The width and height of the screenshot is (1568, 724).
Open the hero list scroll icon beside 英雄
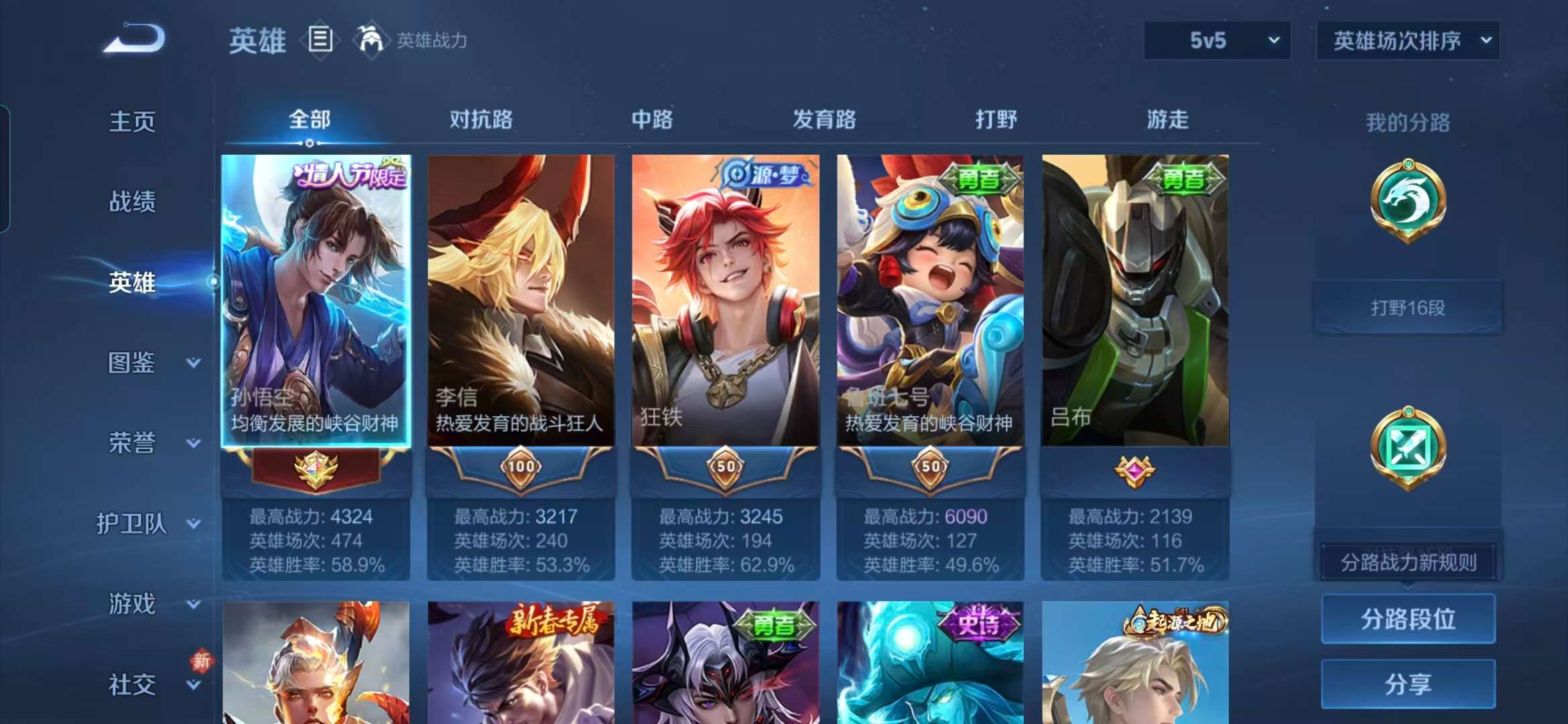tap(320, 39)
